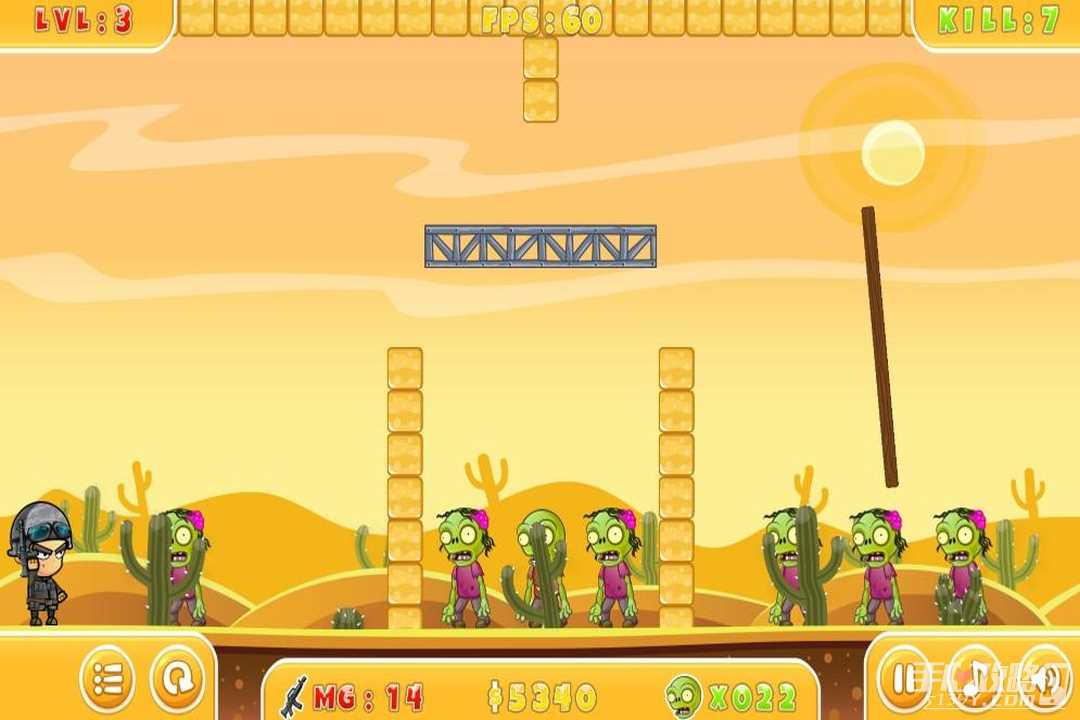Pause the game
Viewport: 1080px width, 720px height.
click(904, 680)
